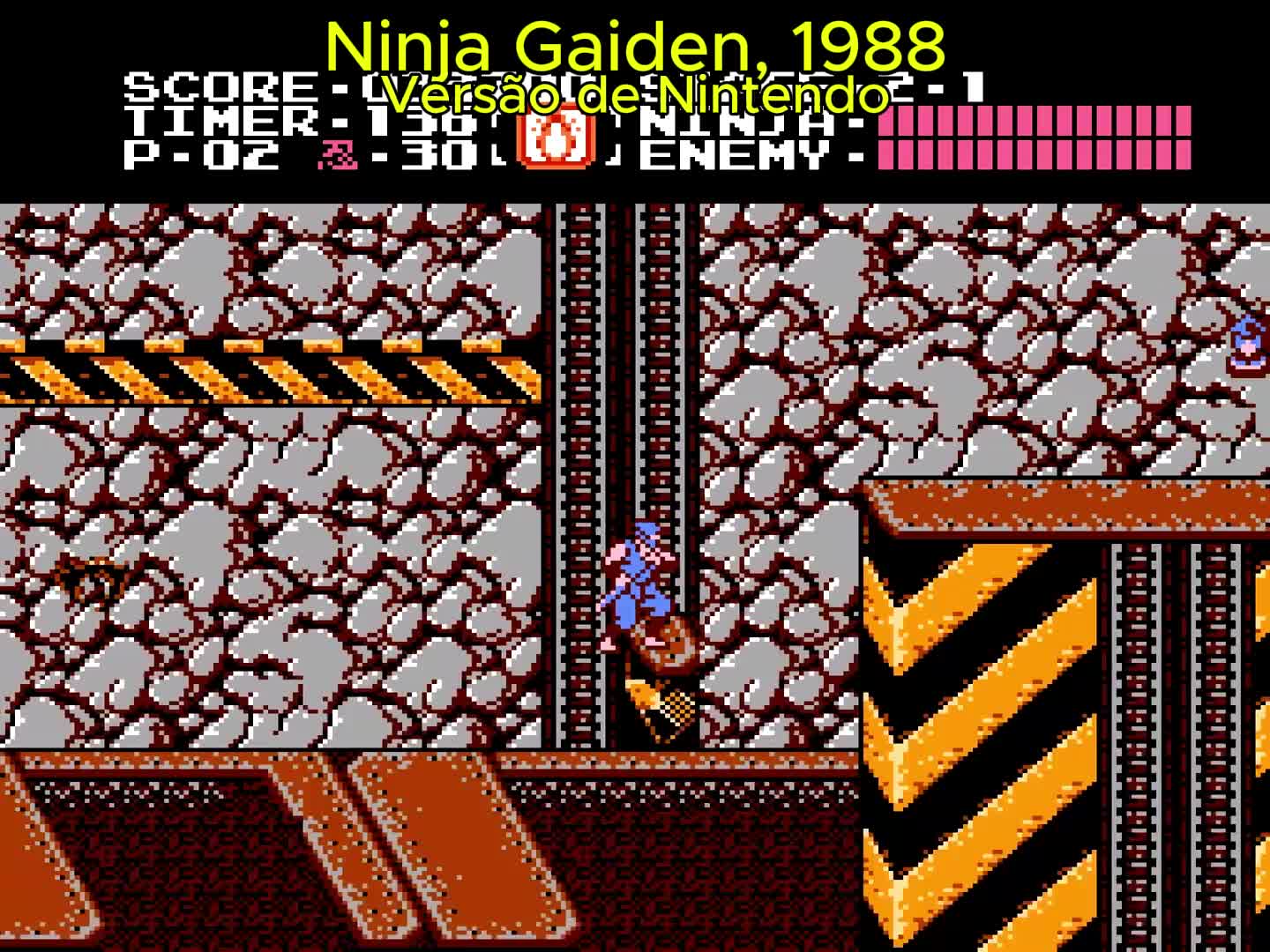Image resolution: width=1270 pixels, height=952 pixels.
Task: Click the ENEMY label text
Action: (x=745, y=156)
